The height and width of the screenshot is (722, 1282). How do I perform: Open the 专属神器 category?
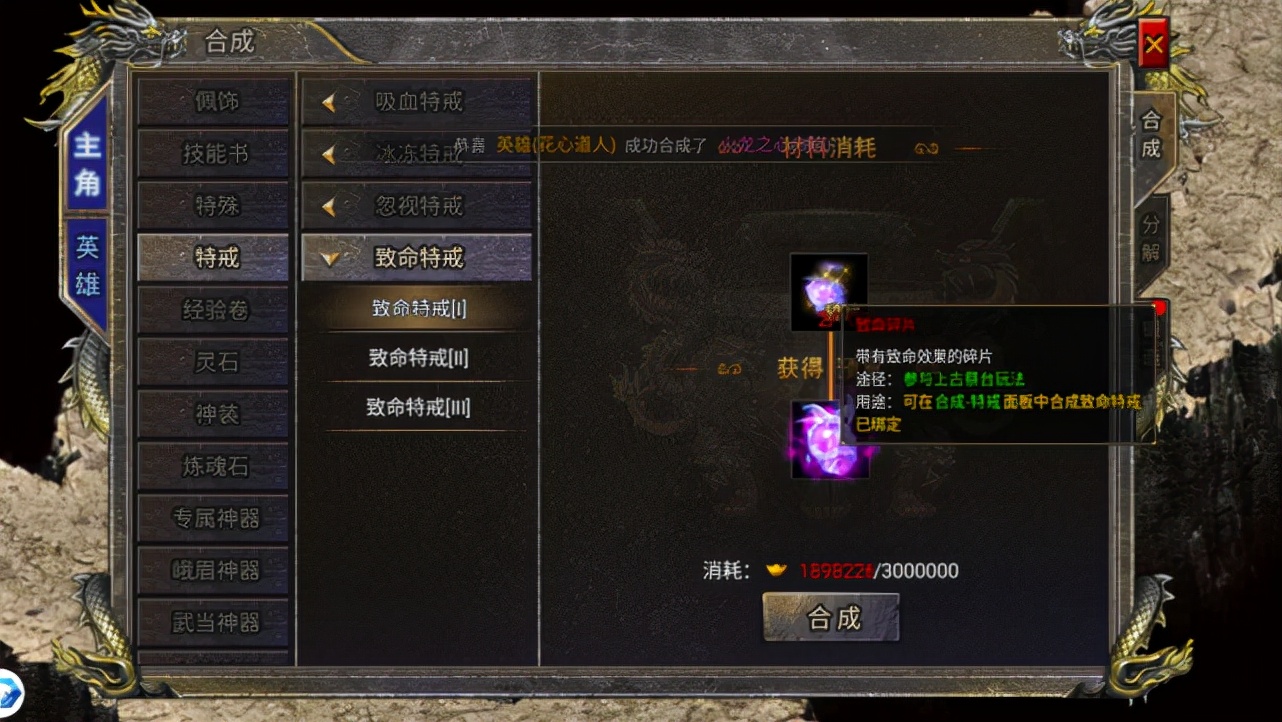pyautogui.click(x=214, y=518)
